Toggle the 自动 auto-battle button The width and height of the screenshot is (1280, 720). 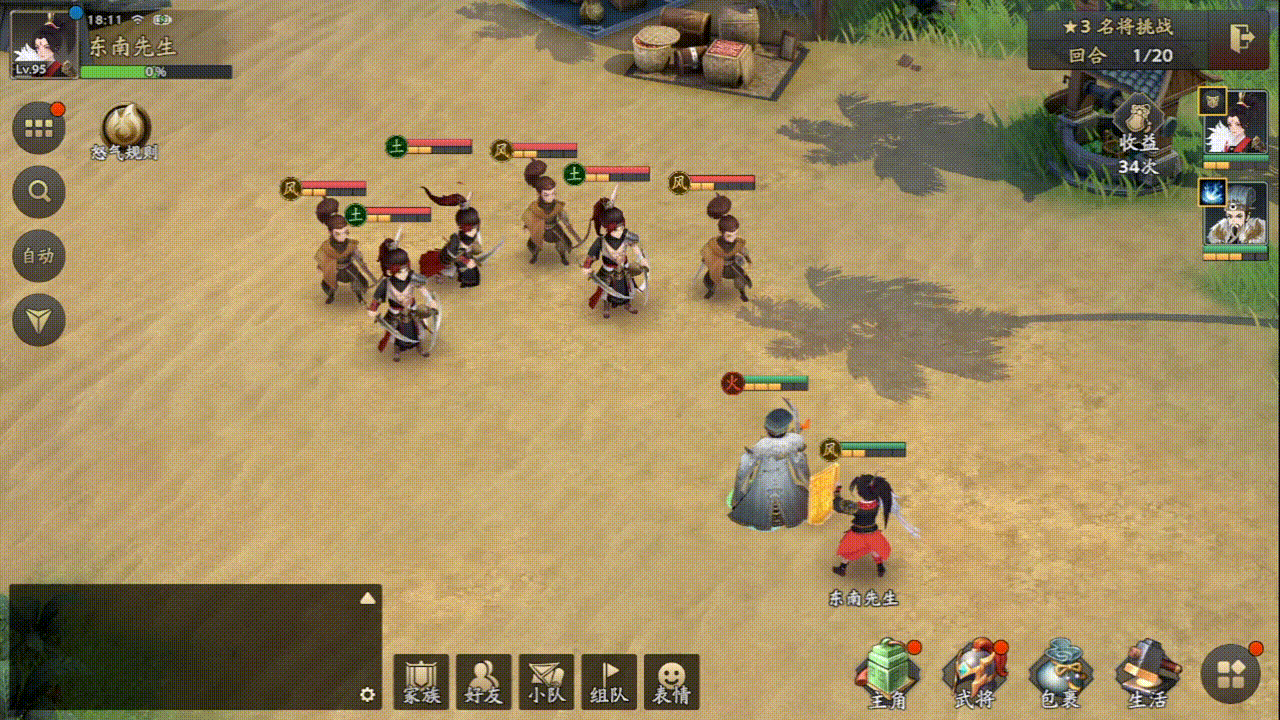pyautogui.click(x=39, y=256)
